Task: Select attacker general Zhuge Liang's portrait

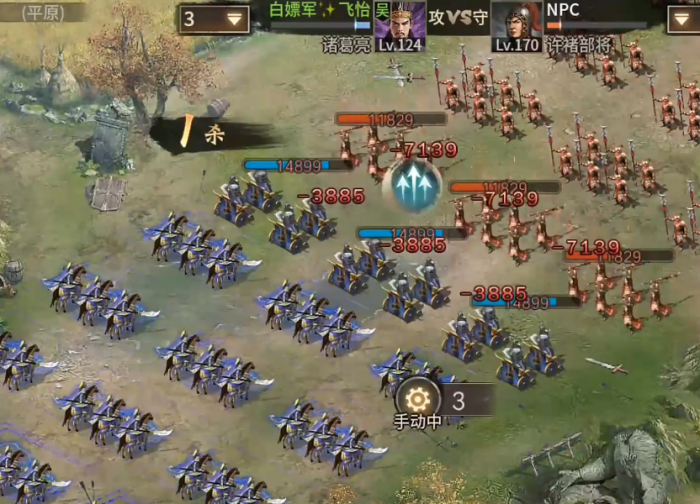Action: [400, 24]
